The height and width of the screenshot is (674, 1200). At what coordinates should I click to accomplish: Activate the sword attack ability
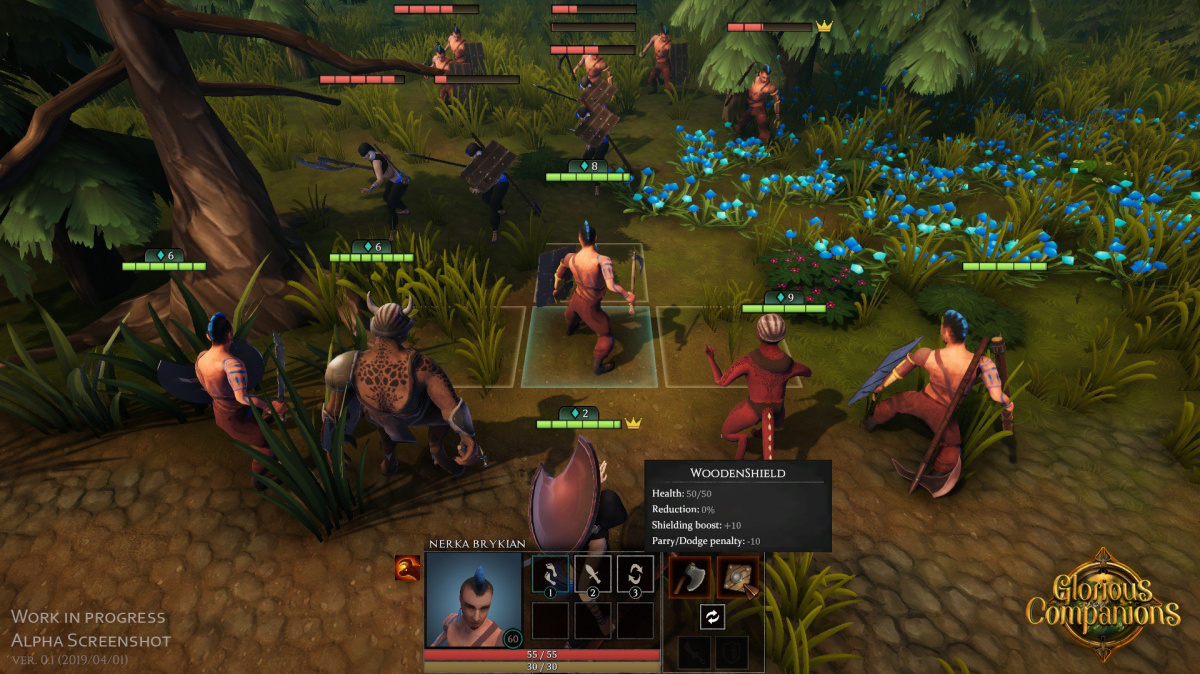tap(593, 576)
